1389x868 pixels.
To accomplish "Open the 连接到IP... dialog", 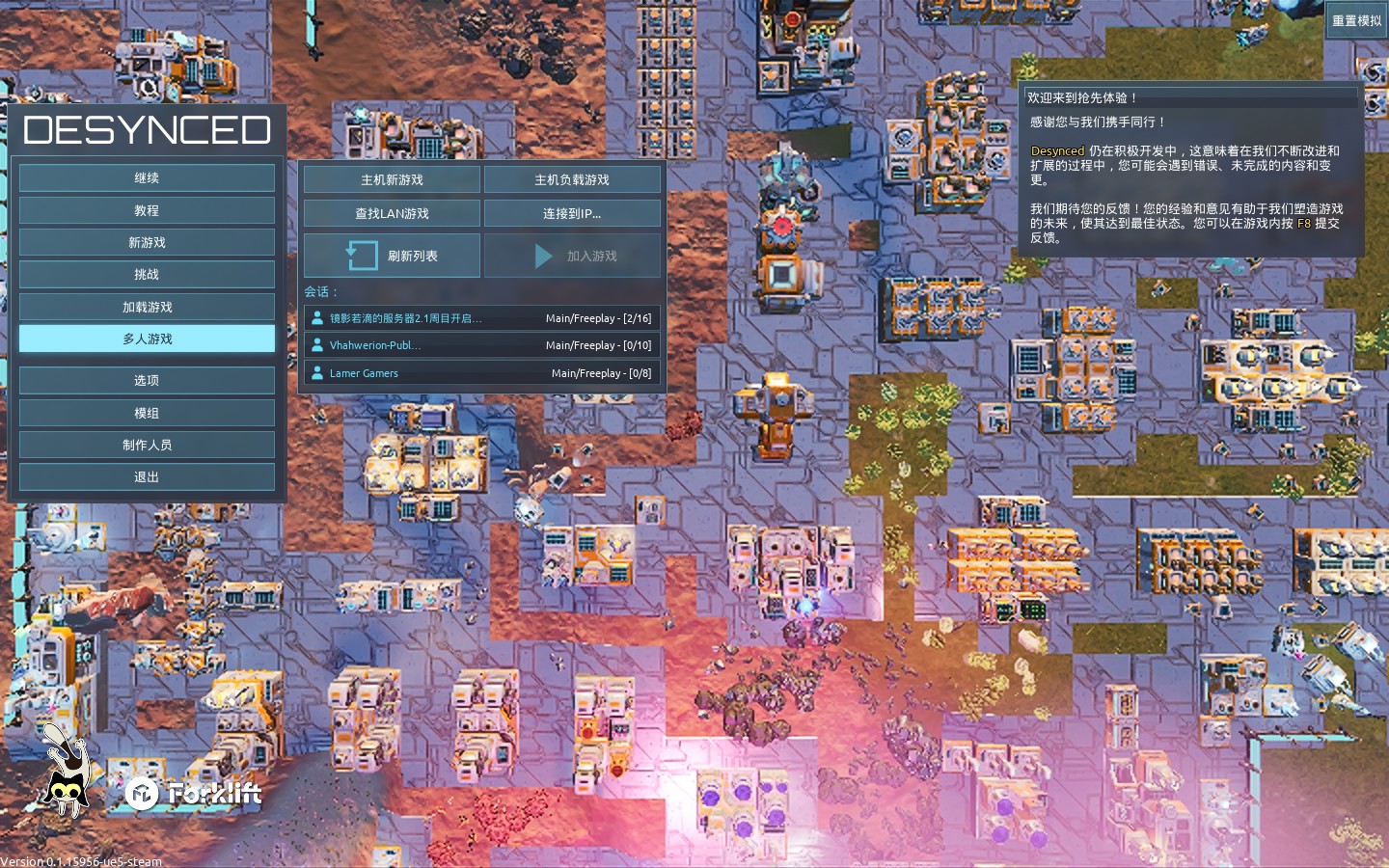I will [x=572, y=213].
